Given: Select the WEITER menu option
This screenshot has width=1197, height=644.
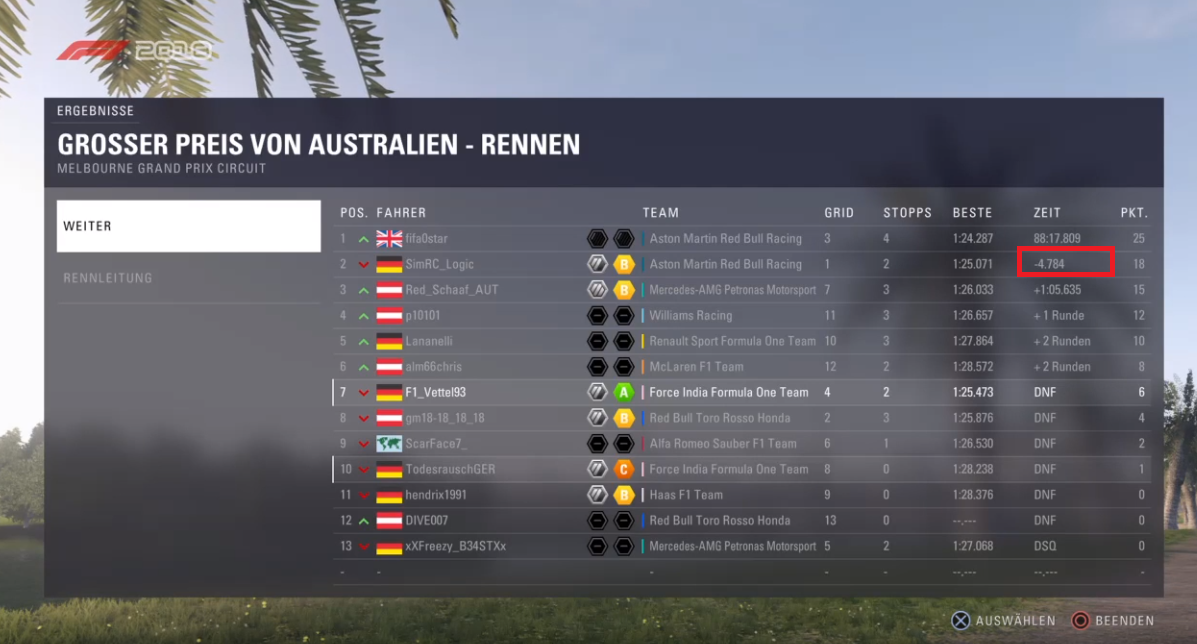Looking at the screenshot, I should pyautogui.click(x=188, y=226).
